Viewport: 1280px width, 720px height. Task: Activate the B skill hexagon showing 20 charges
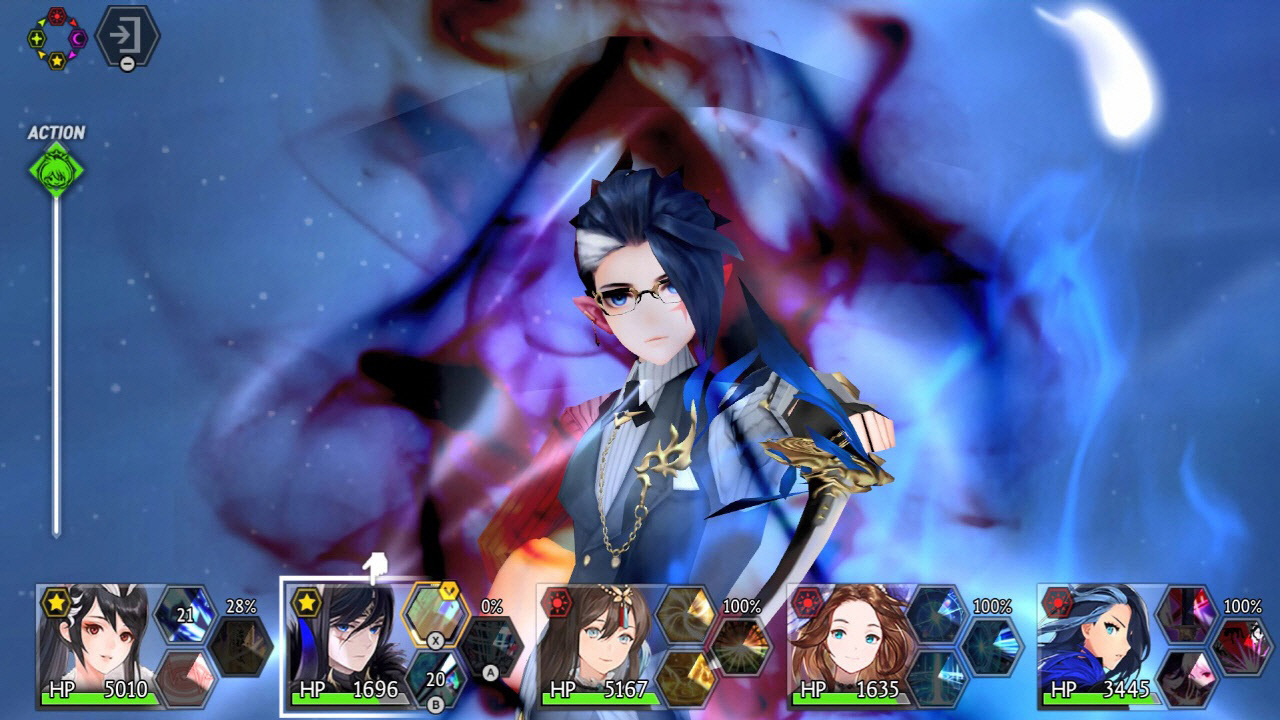coord(432,678)
